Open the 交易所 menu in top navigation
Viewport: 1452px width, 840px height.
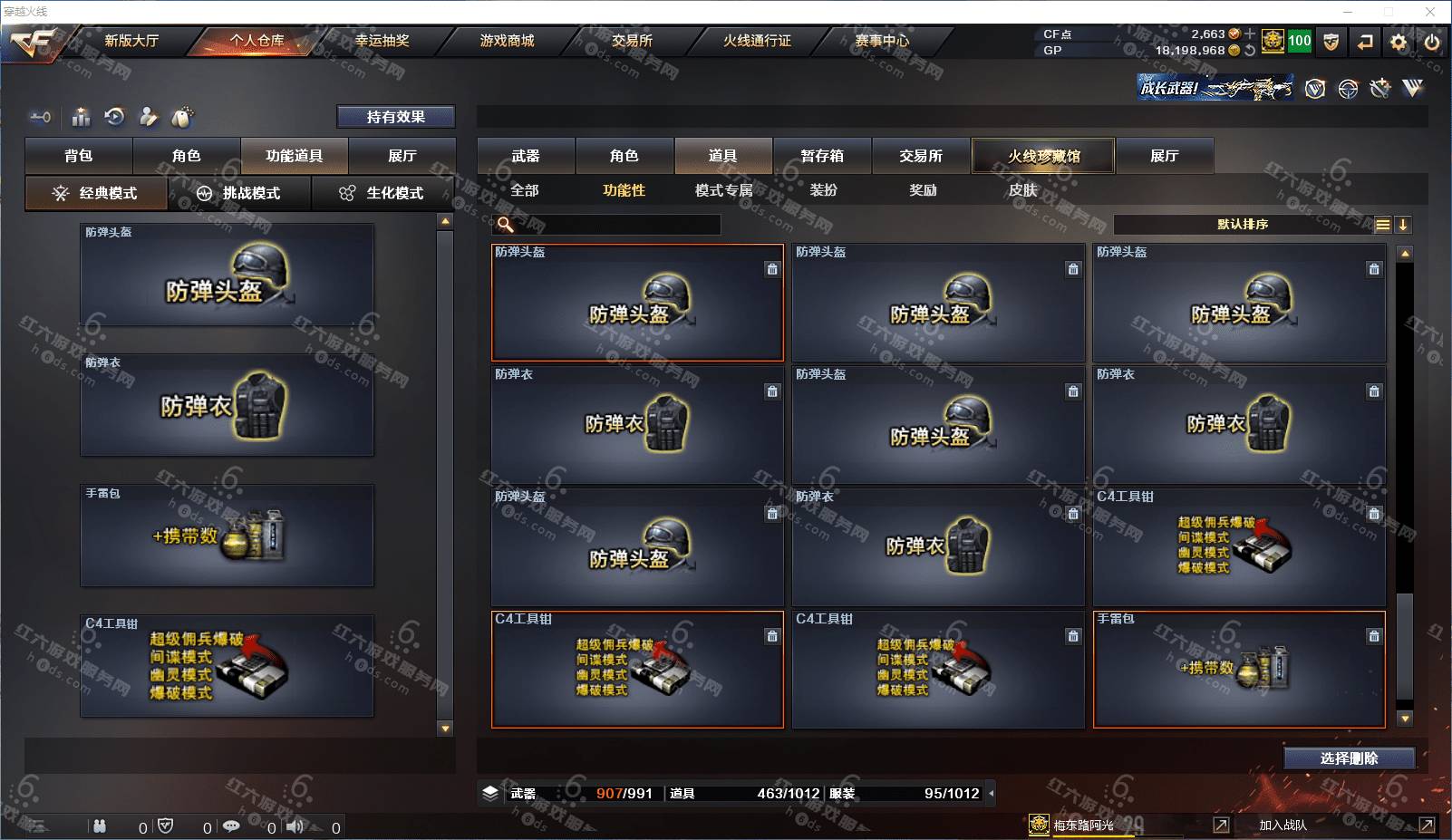tap(632, 41)
